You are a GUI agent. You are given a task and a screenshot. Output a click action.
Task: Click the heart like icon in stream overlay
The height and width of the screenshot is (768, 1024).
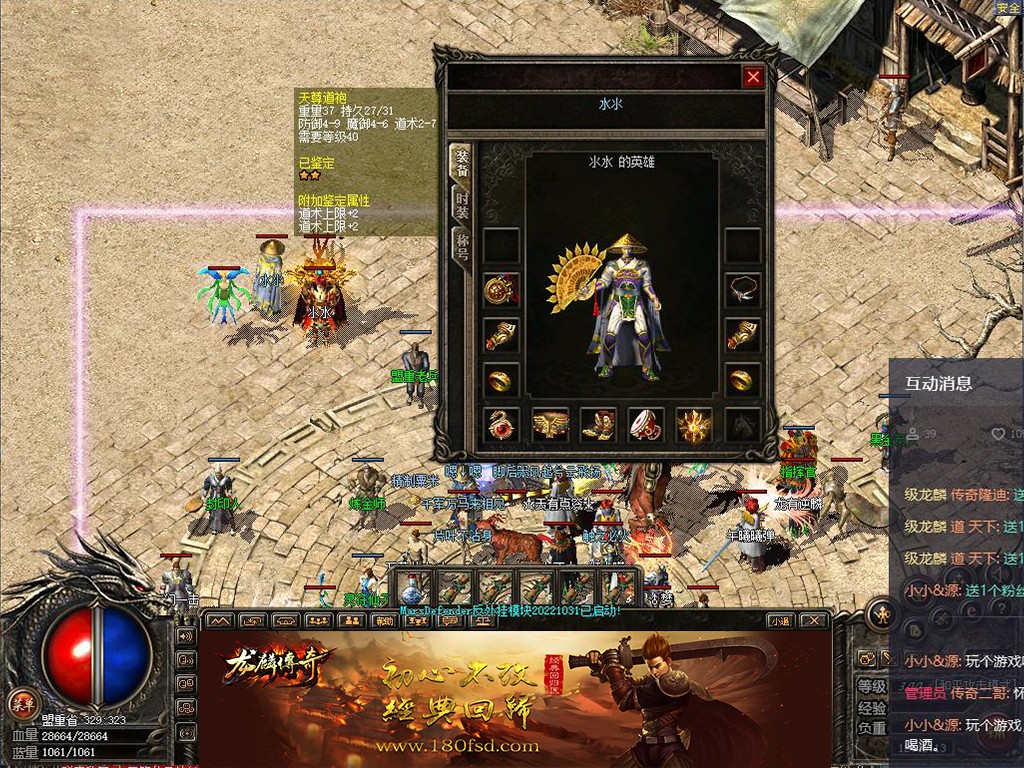click(x=998, y=434)
